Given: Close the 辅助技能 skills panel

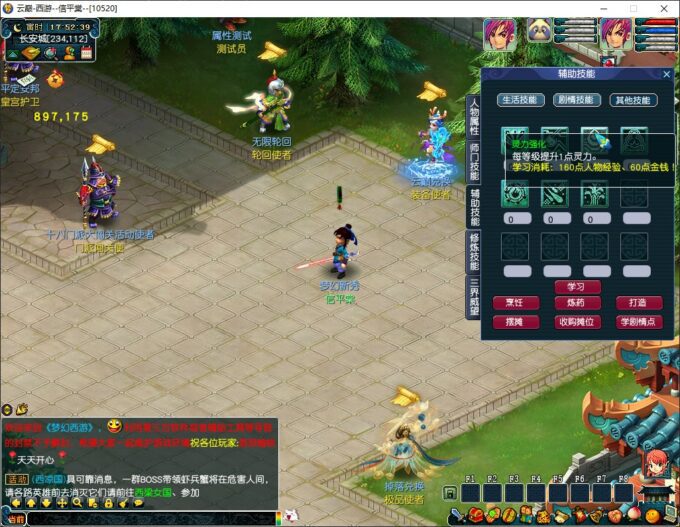Looking at the screenshot, I should 667,74.
